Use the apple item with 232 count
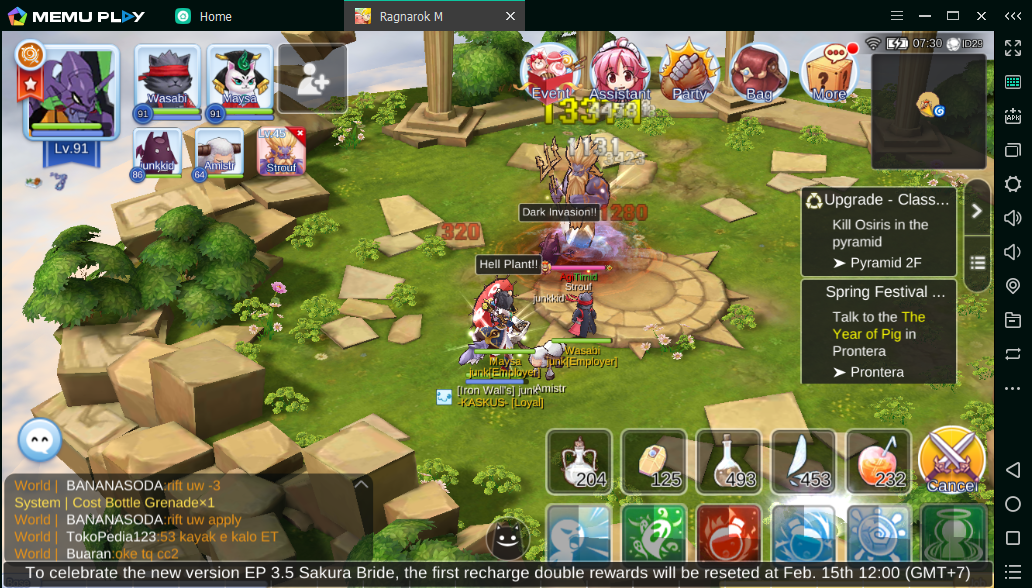 point(878,462)
